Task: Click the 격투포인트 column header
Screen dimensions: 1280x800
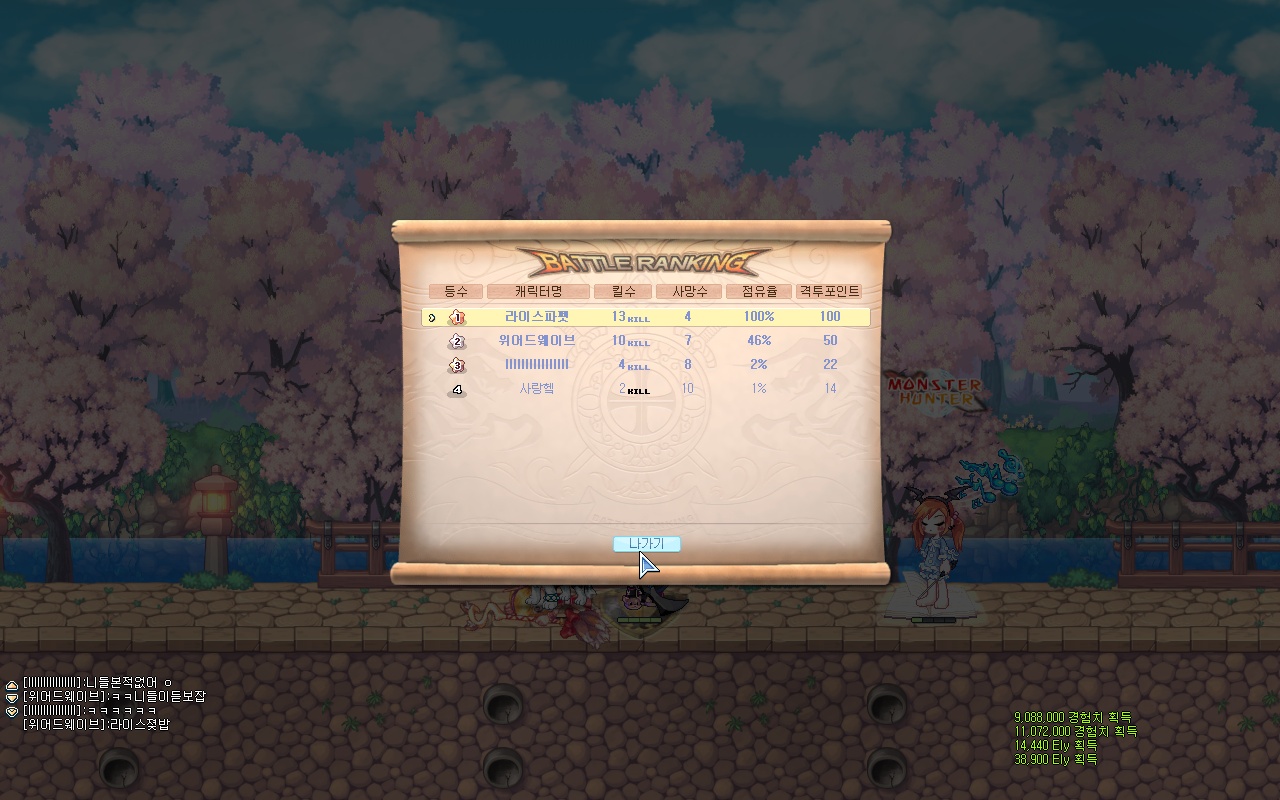Action: pos(828,291)
